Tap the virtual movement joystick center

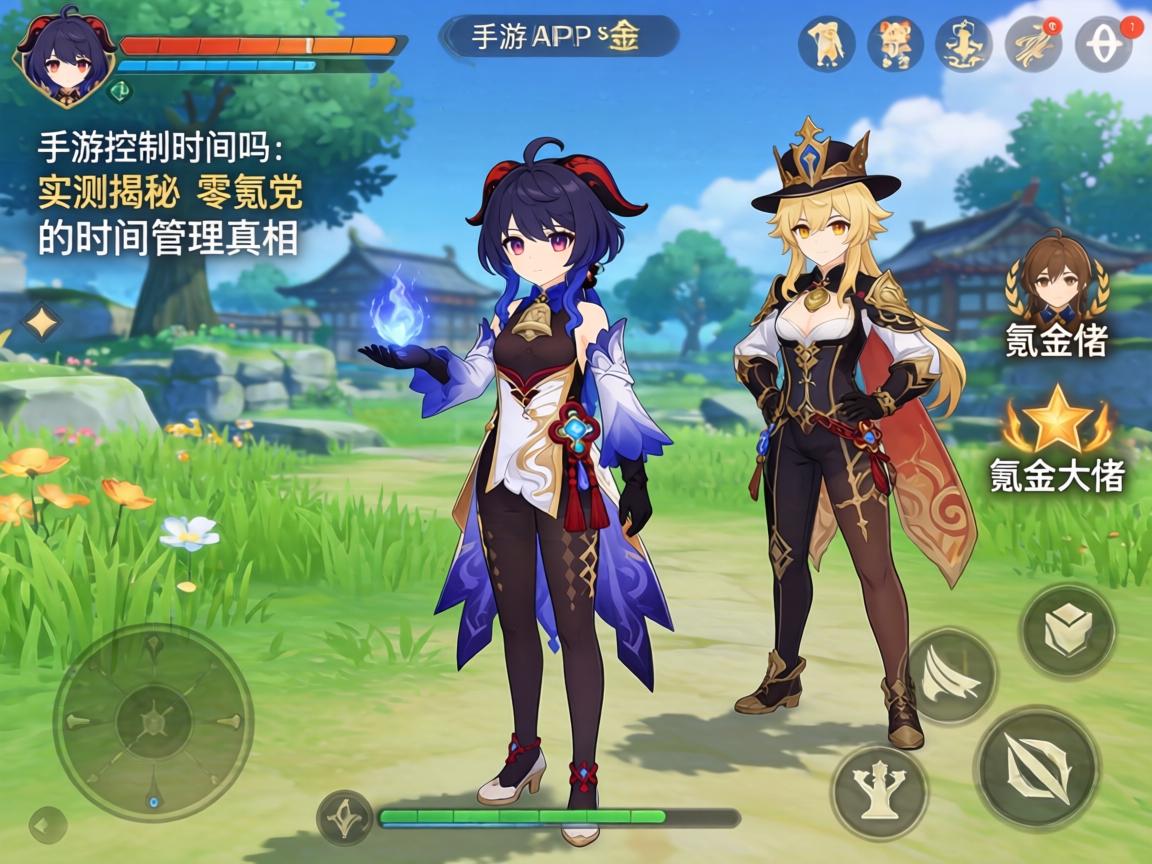153,722
